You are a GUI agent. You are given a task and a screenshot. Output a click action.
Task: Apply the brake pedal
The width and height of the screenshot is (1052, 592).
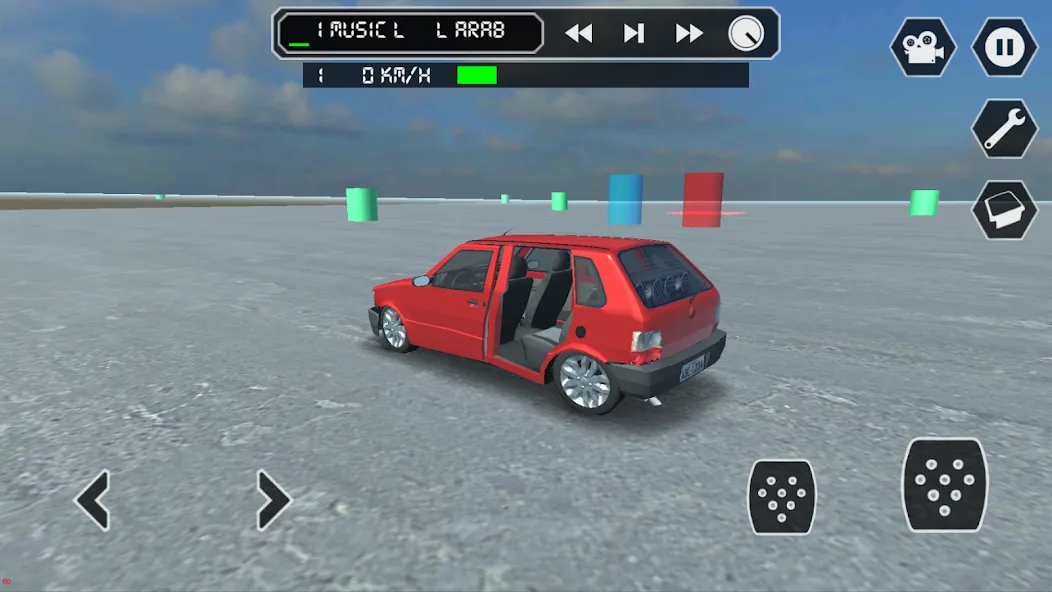(x=782, y=497)
